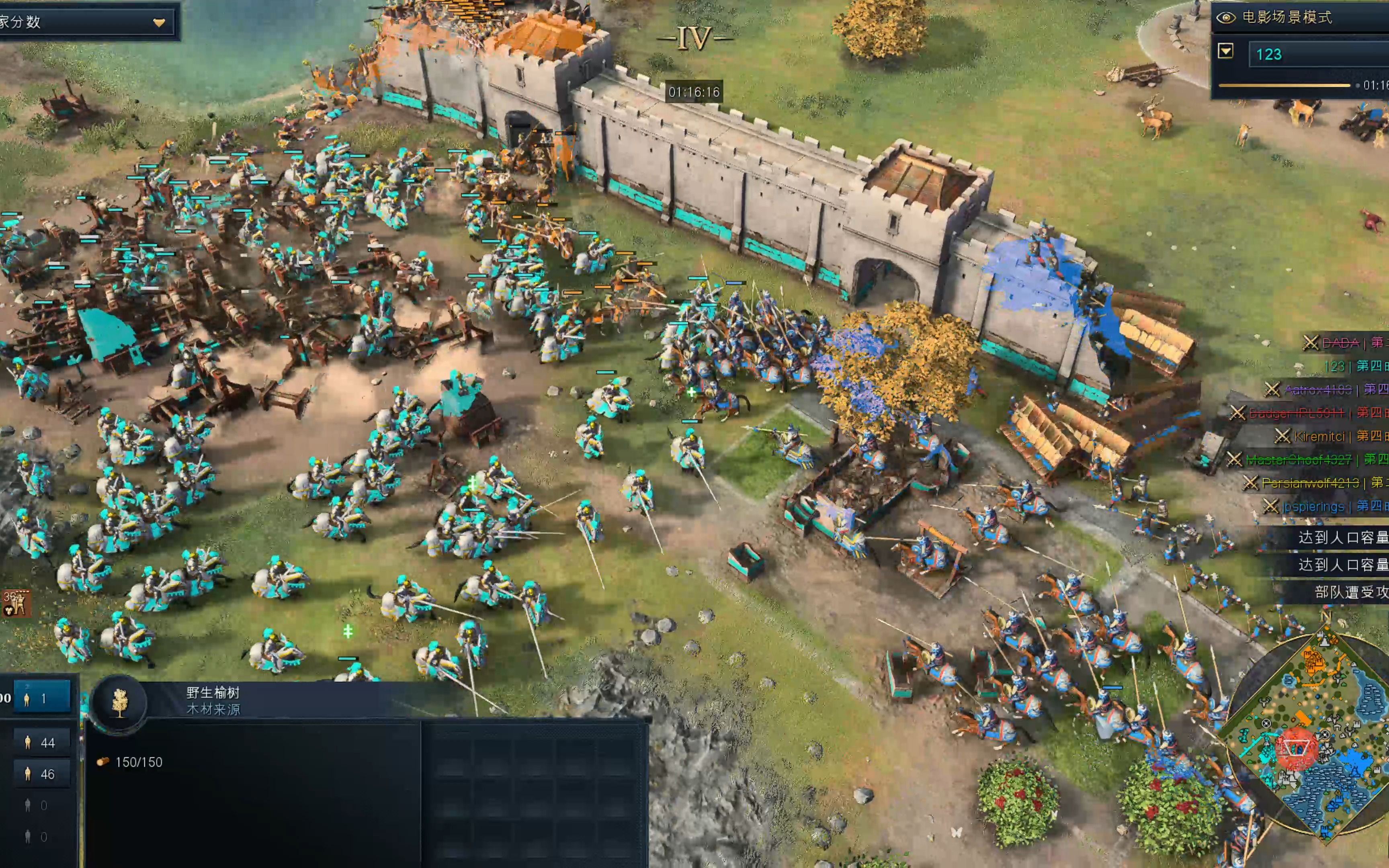This screenshot has height=868, width=1389.
Task: Pick player Aatrox4183 from the list
Action: click(1318, 390)
